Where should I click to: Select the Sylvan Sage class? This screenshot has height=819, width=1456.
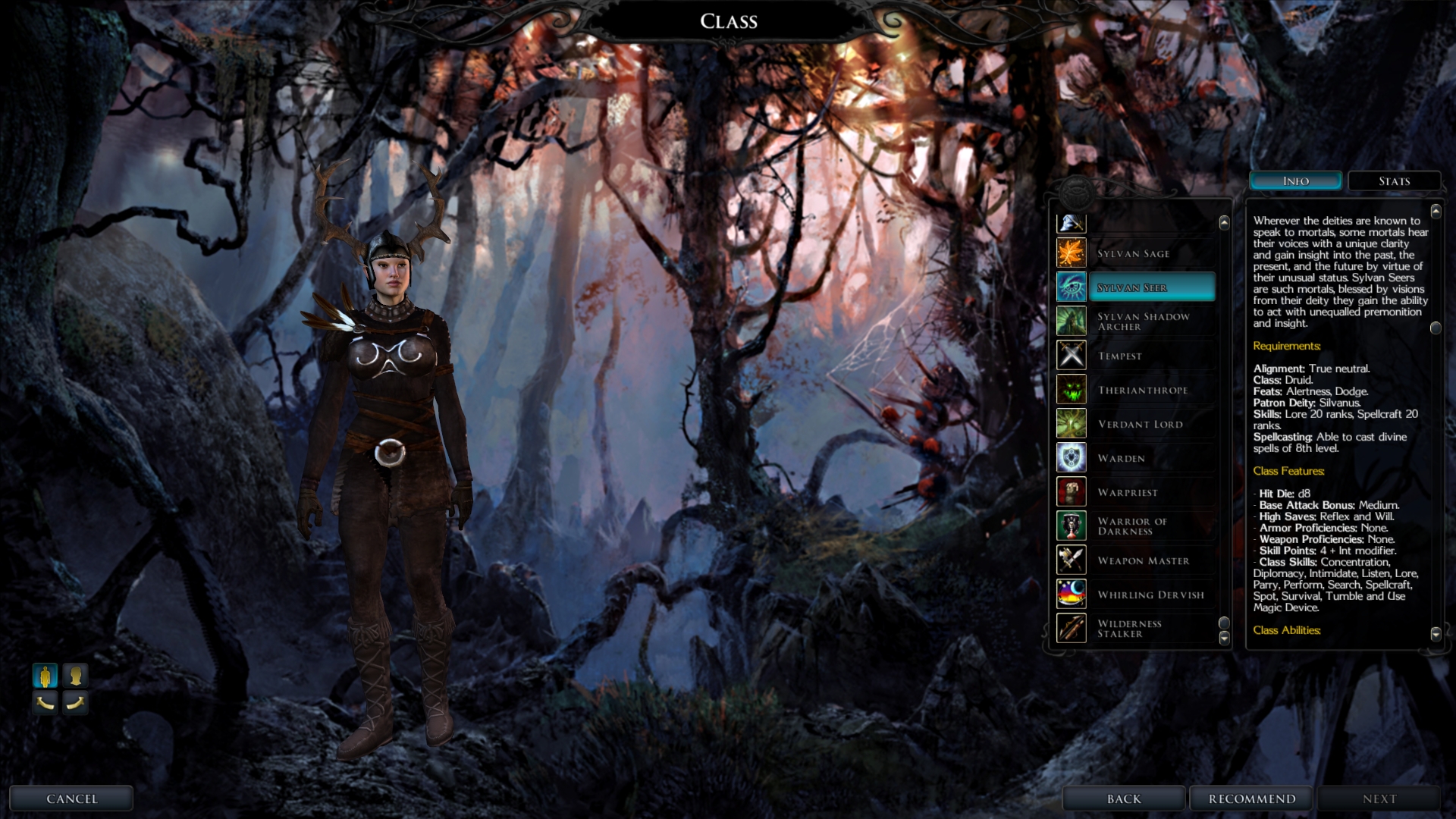(1135, 253)
